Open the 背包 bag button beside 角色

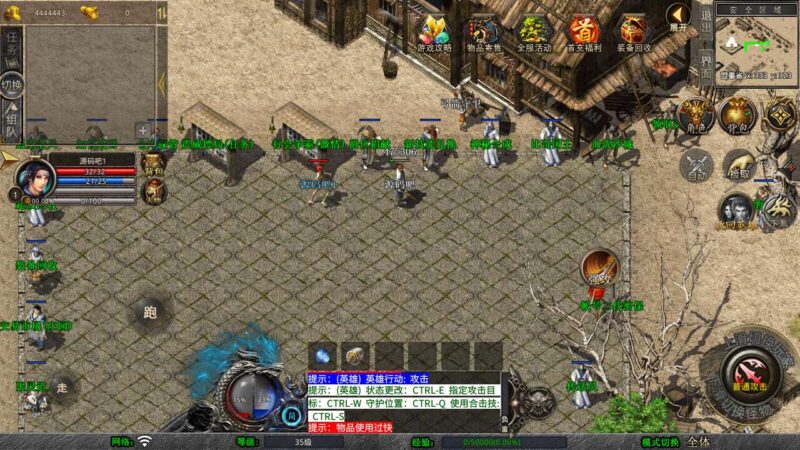tap(738, 115)
